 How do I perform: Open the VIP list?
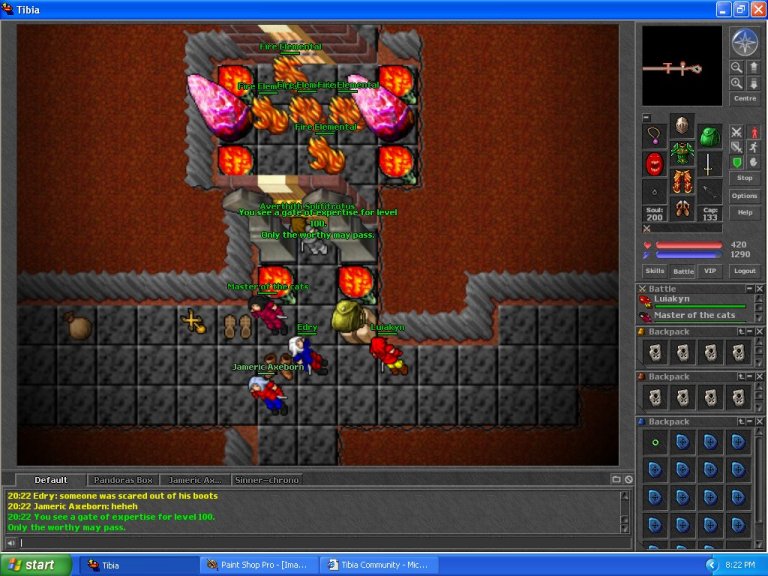[x=710, y=271]
